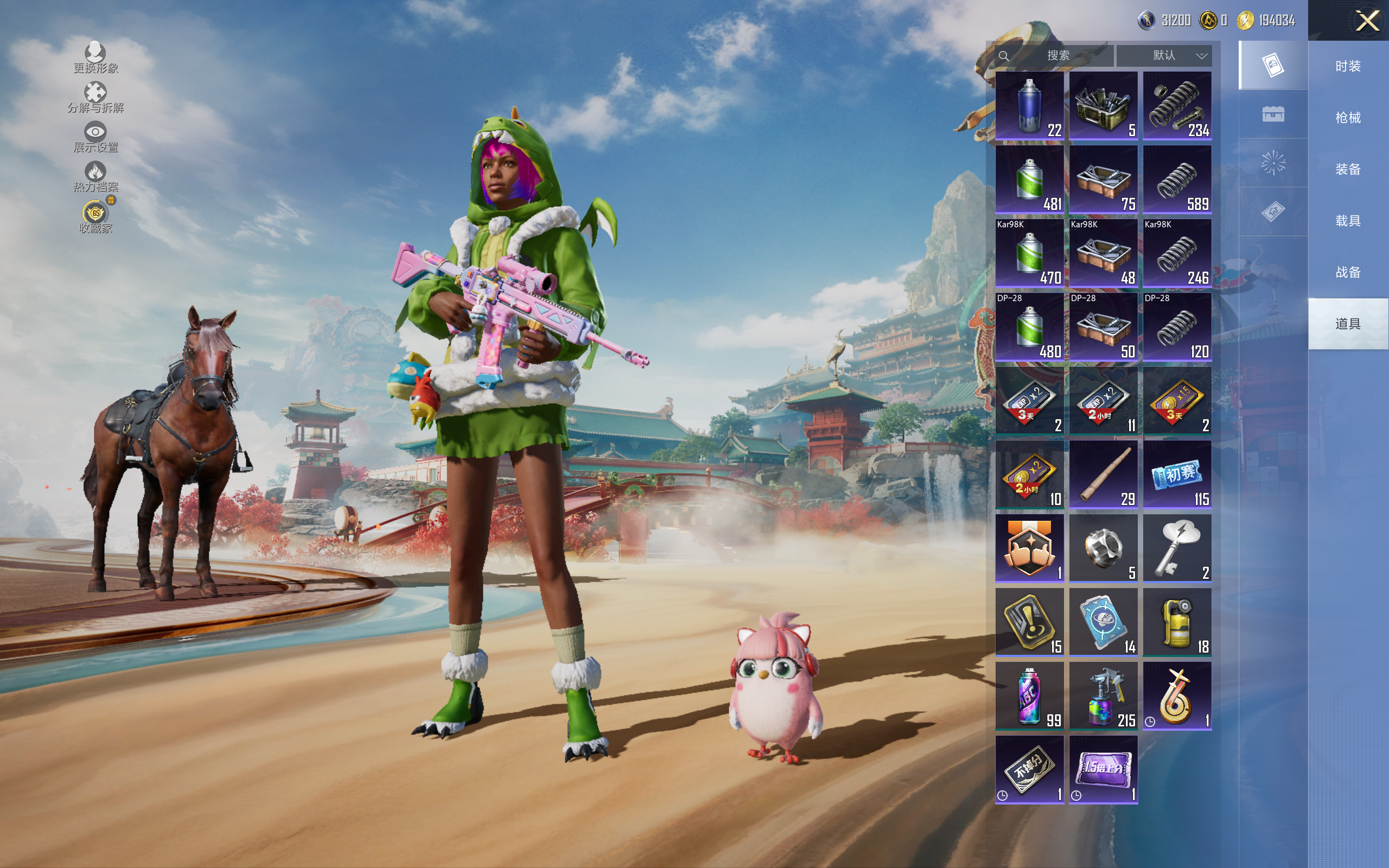
Task: Close the inventory screen
Action: click(1367, 21)
